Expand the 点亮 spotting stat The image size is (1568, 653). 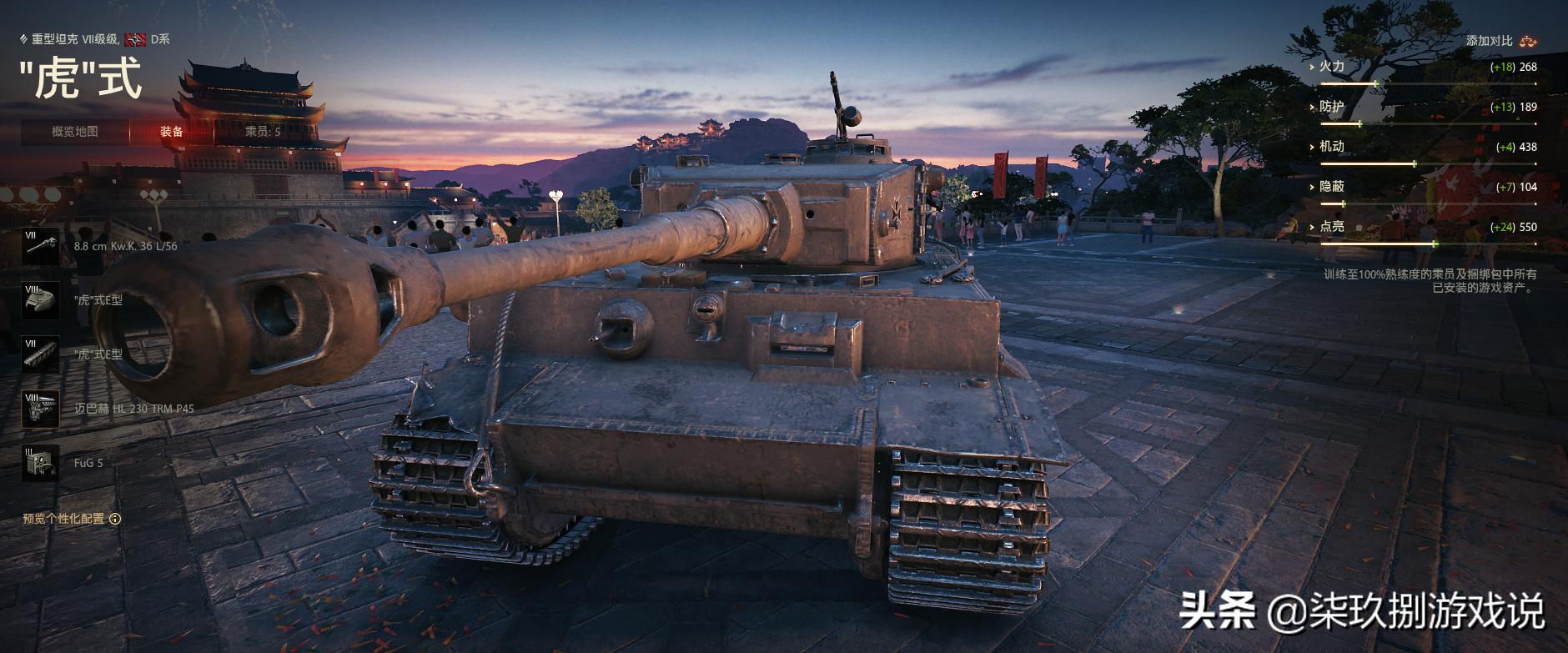point(1331,227)
